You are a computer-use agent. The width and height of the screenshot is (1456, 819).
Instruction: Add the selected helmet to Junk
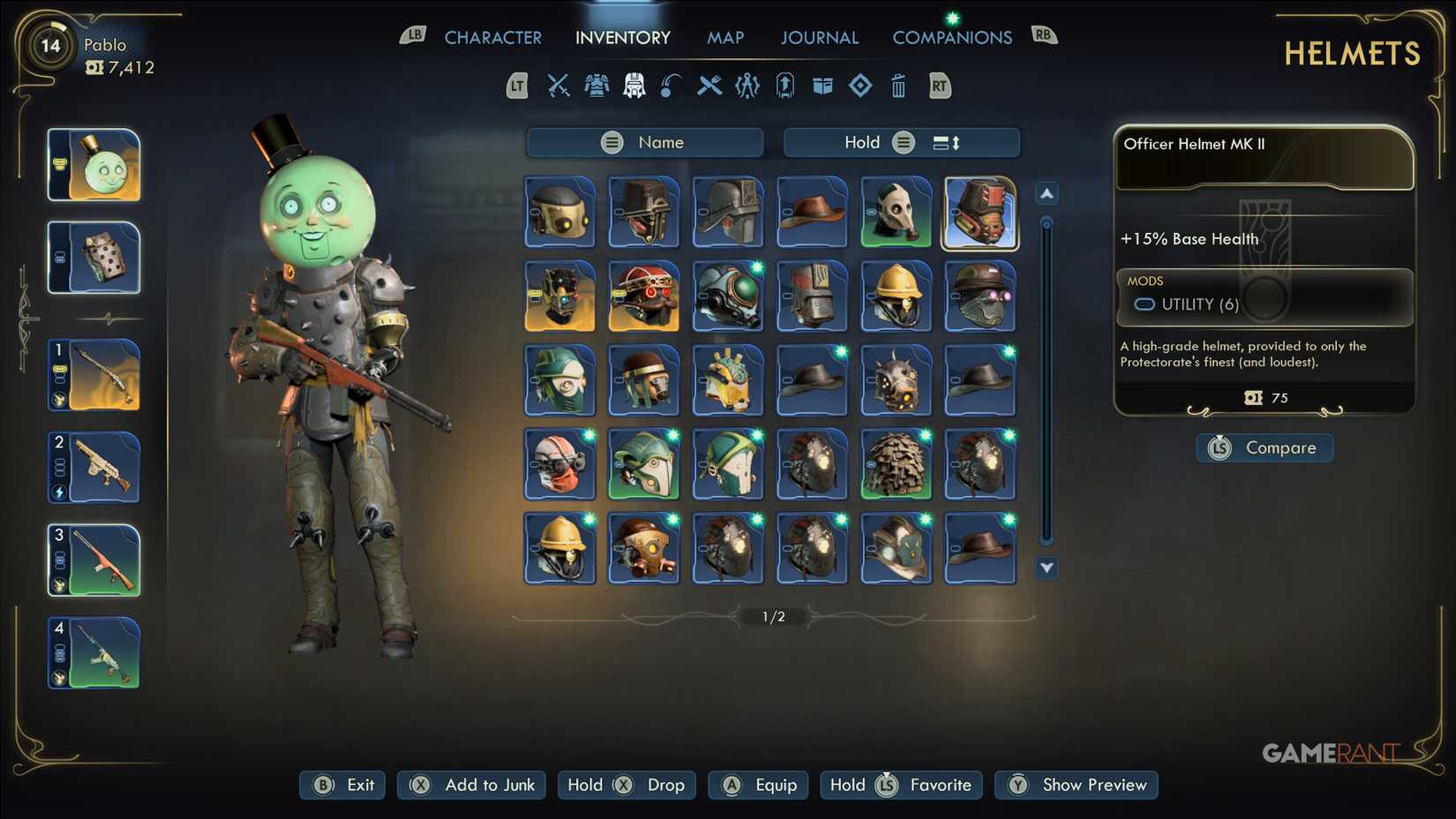click(x=471, y=785)
